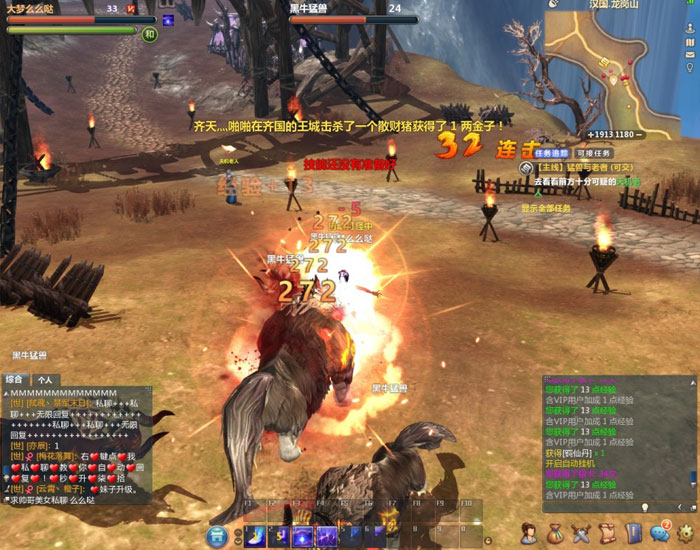Image resolution: width=700 pixels, height=550 pixels.
Task: Show all quests via 显示全部任务
Action: [x=546, y=208]
